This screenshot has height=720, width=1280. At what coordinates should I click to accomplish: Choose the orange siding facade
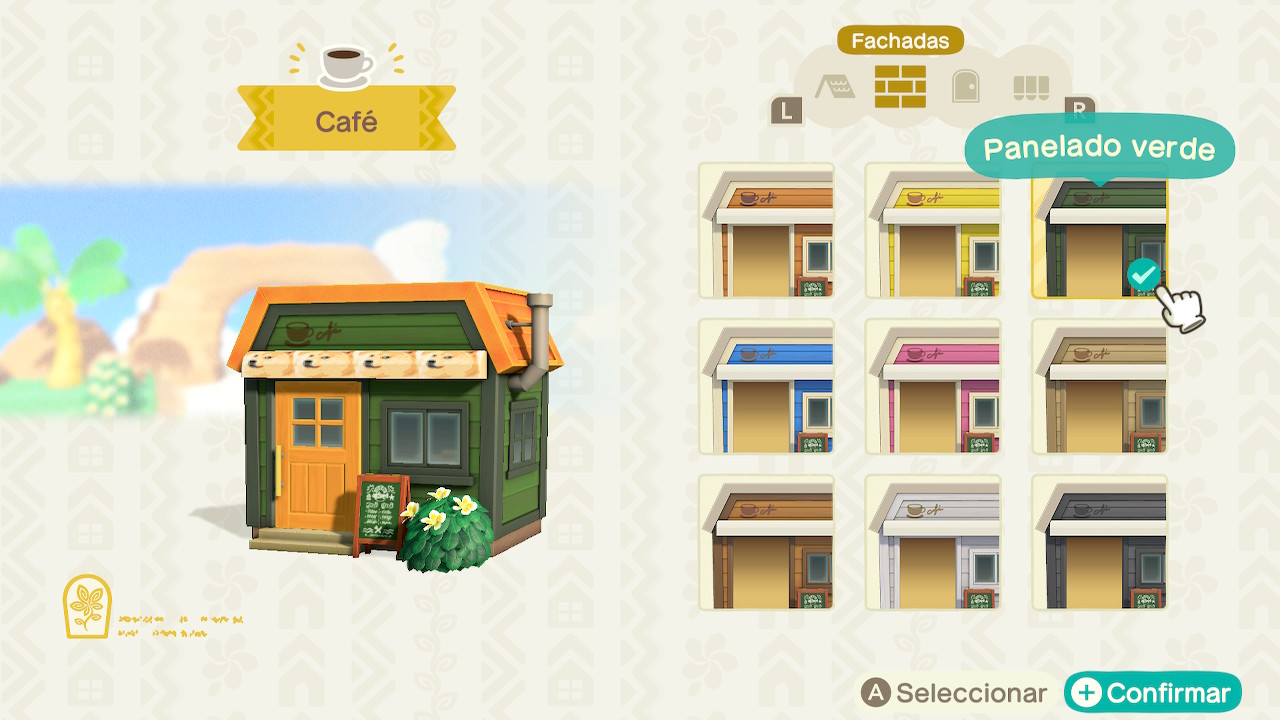[767, 231]
